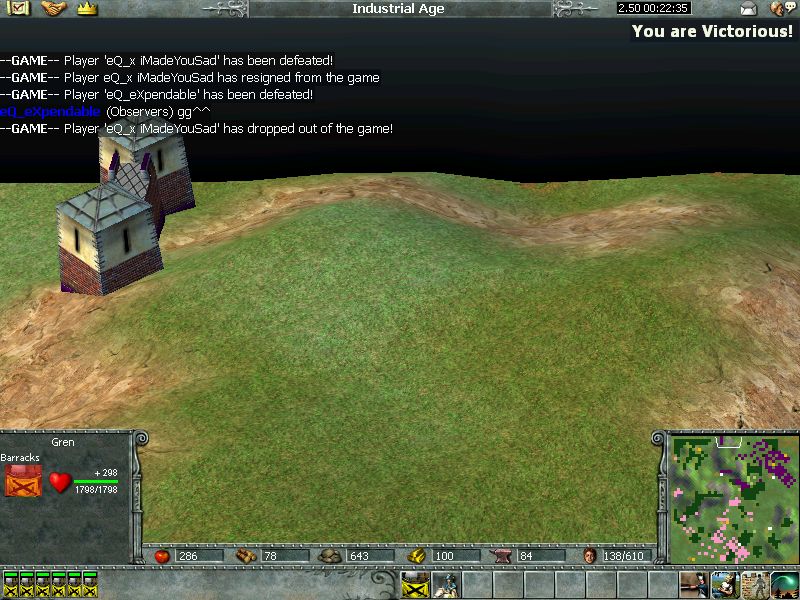
Task: Click the soldier by stone wall icon
Action: [x=754, y=584]
